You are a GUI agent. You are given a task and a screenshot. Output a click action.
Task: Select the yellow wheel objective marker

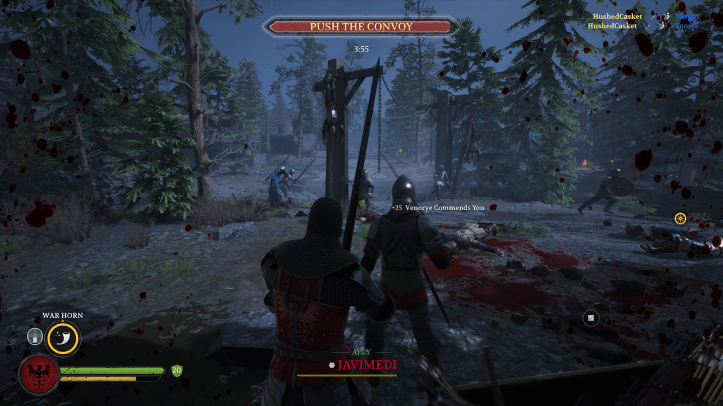(x=680, y=218)
